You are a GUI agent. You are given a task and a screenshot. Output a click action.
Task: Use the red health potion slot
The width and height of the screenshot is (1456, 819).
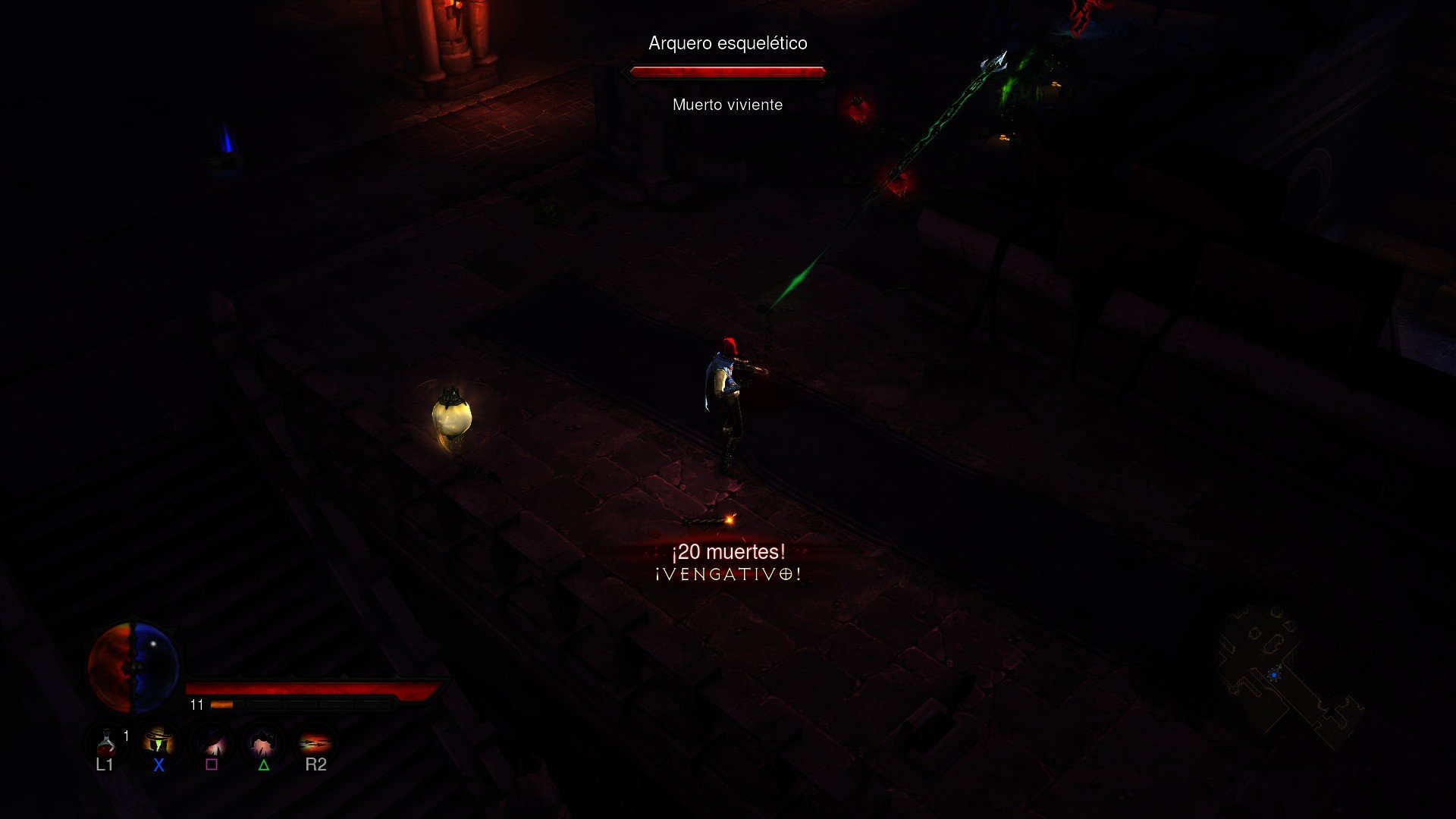click(105, 742)
